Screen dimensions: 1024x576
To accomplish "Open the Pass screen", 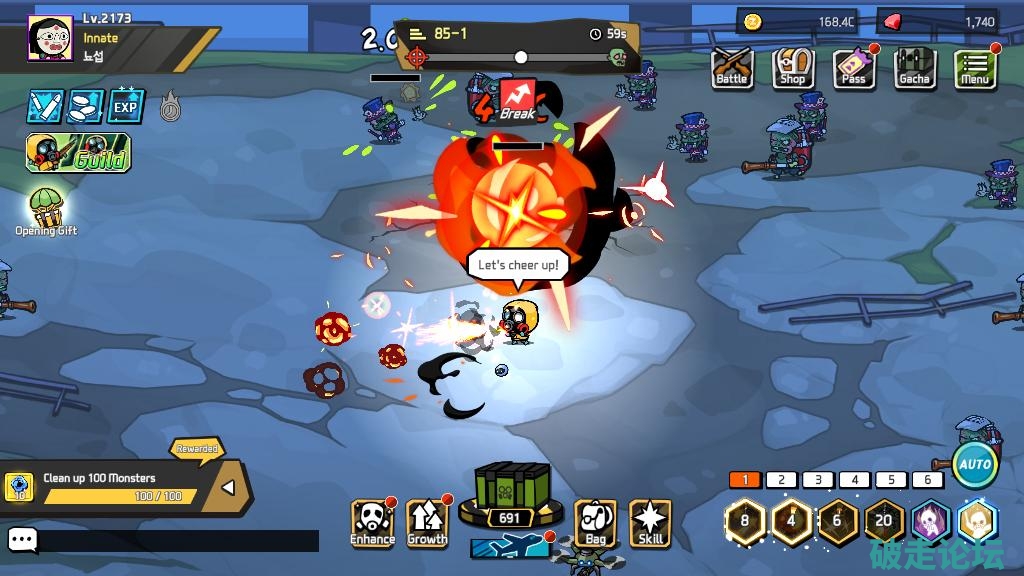I will click(854, 68).
